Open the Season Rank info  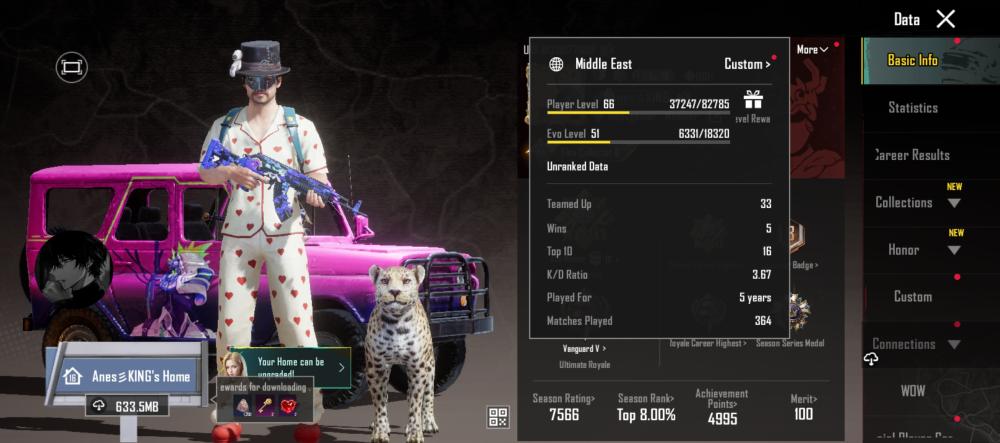645,406
